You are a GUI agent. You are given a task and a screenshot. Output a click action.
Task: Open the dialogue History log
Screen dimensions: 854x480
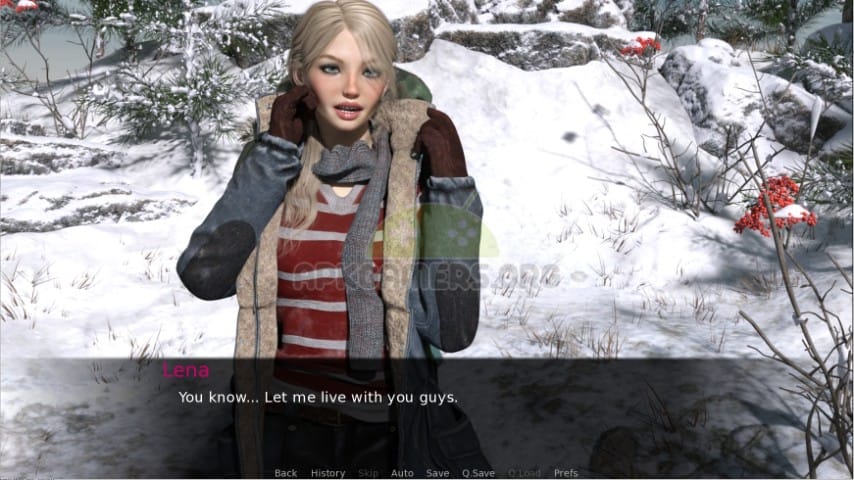[x=328, y=473]
